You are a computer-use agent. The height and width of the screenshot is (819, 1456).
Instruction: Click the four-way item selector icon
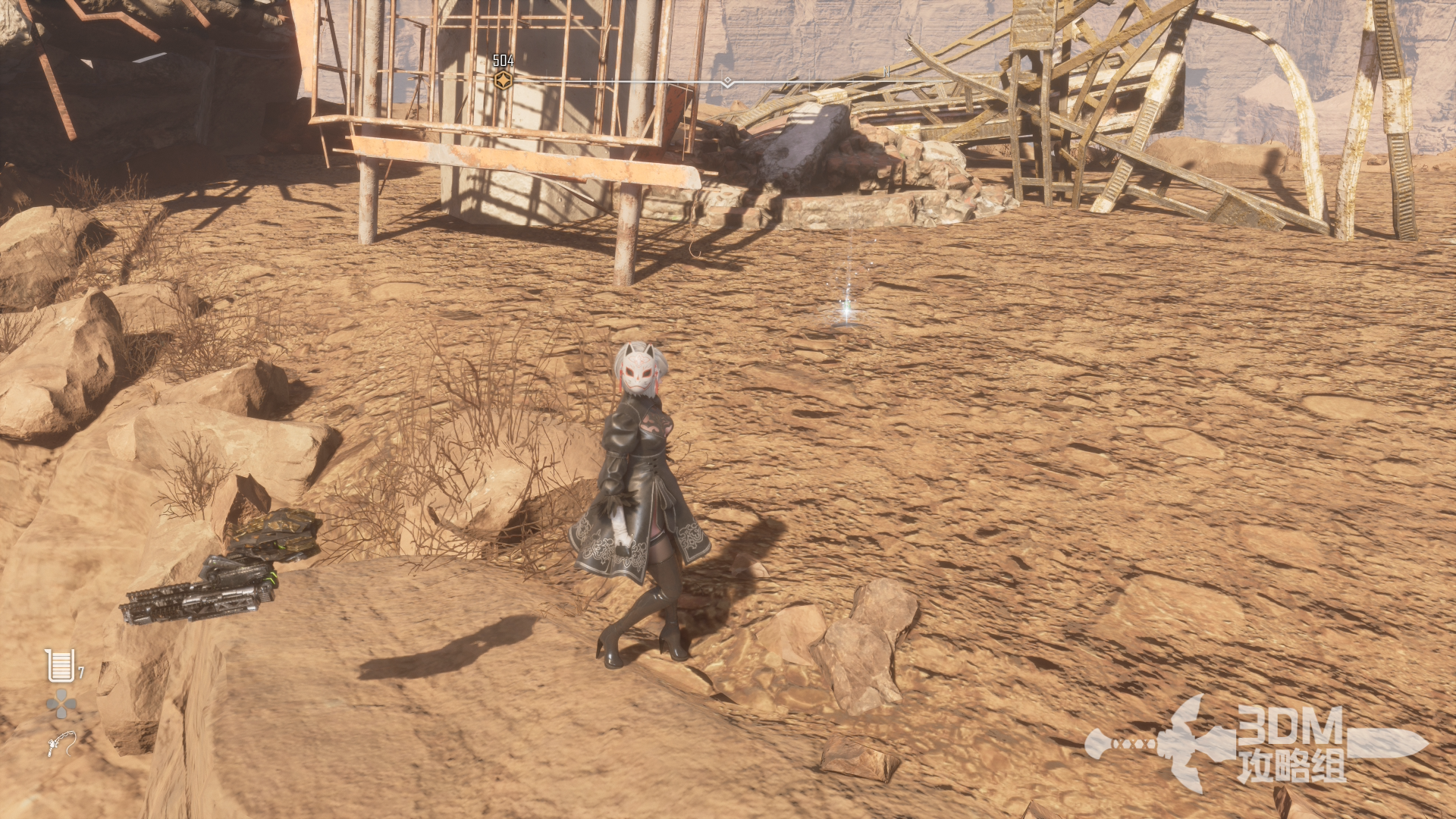(x=61, y=704)
